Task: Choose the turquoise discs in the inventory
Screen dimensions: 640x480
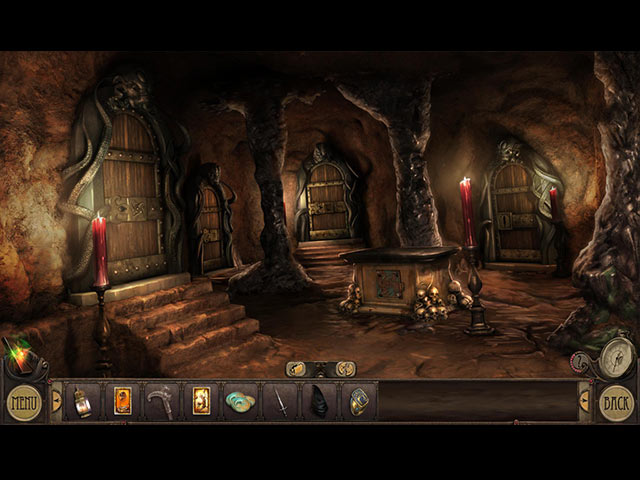Action: click(240, 401)
